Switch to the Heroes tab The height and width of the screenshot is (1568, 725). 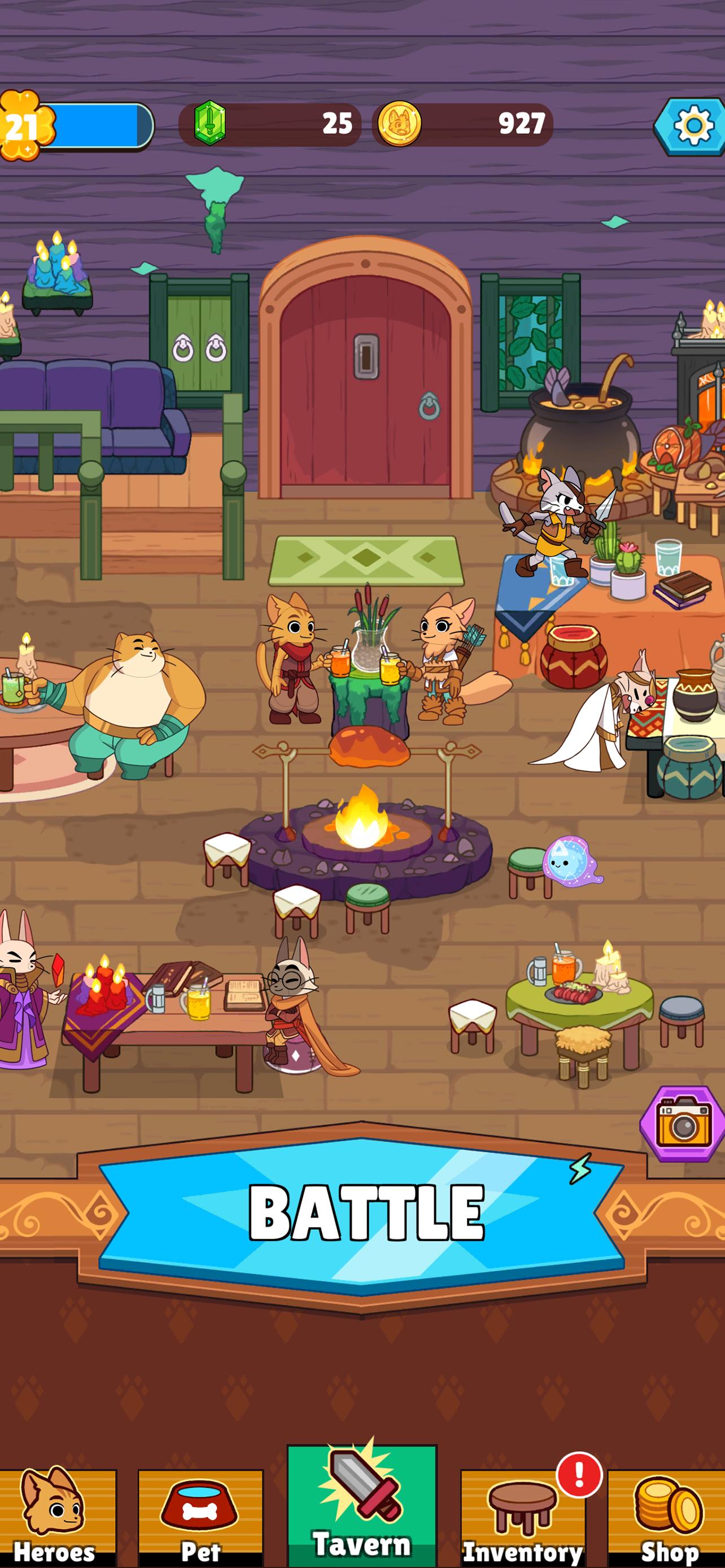(x=56, y=1517)
